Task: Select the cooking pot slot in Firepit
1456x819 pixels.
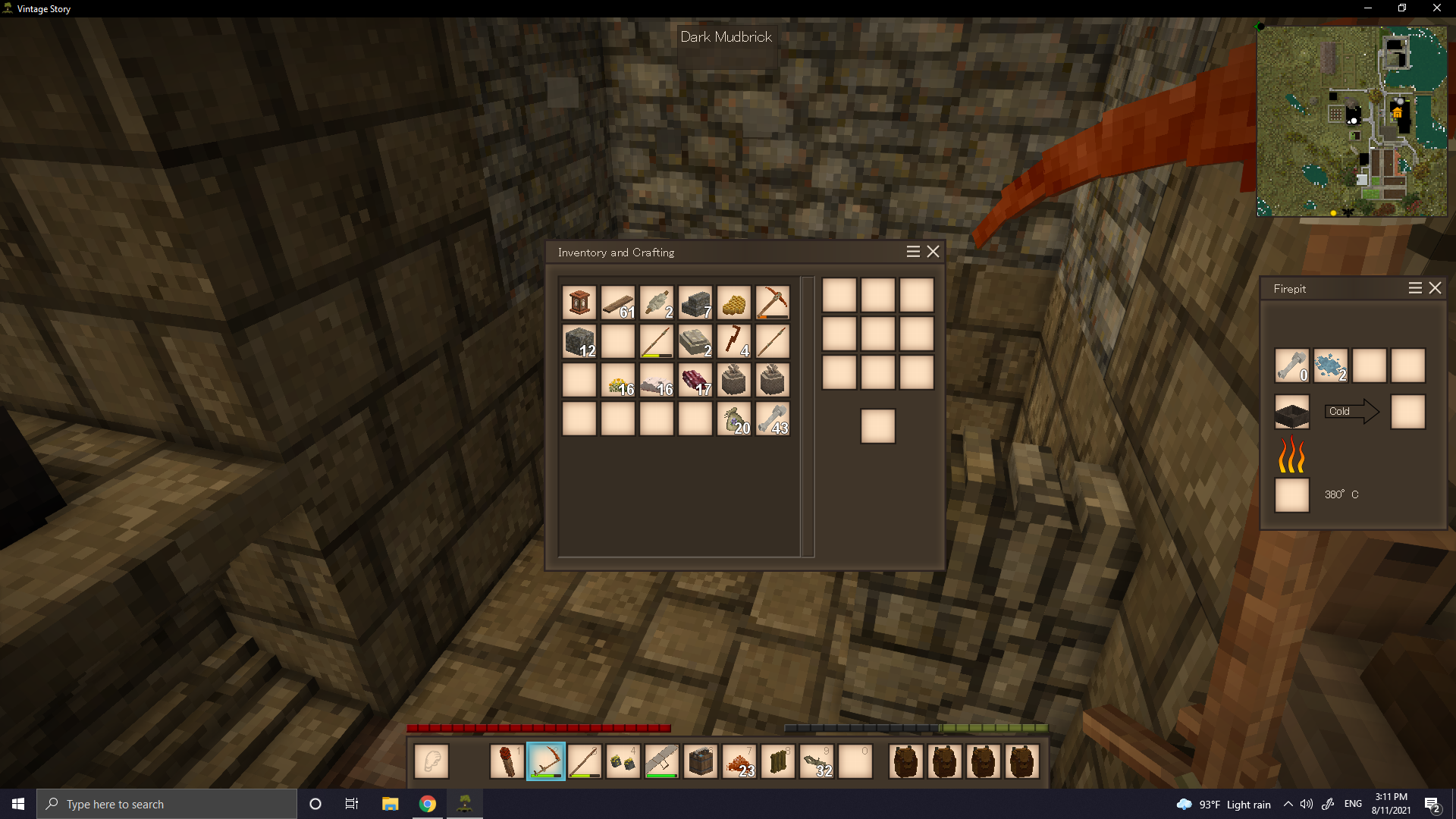Action: (x=1291, y=412)
